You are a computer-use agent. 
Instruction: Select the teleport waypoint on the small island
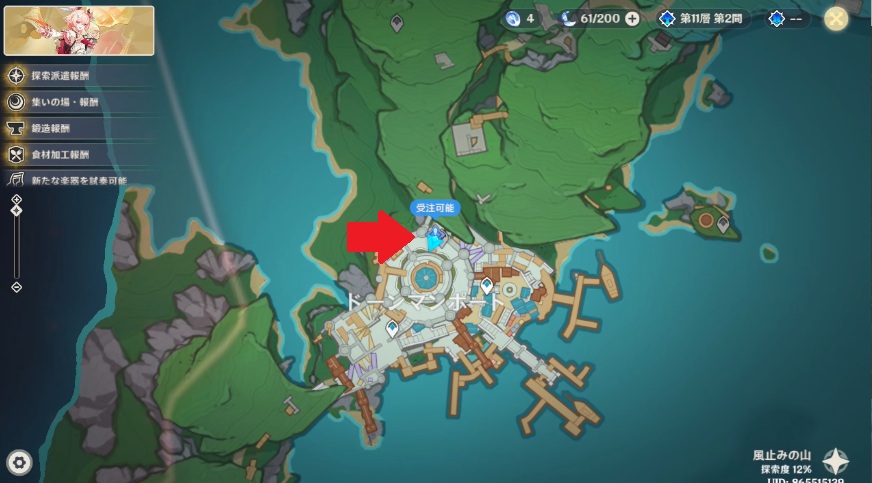point(723,224)
